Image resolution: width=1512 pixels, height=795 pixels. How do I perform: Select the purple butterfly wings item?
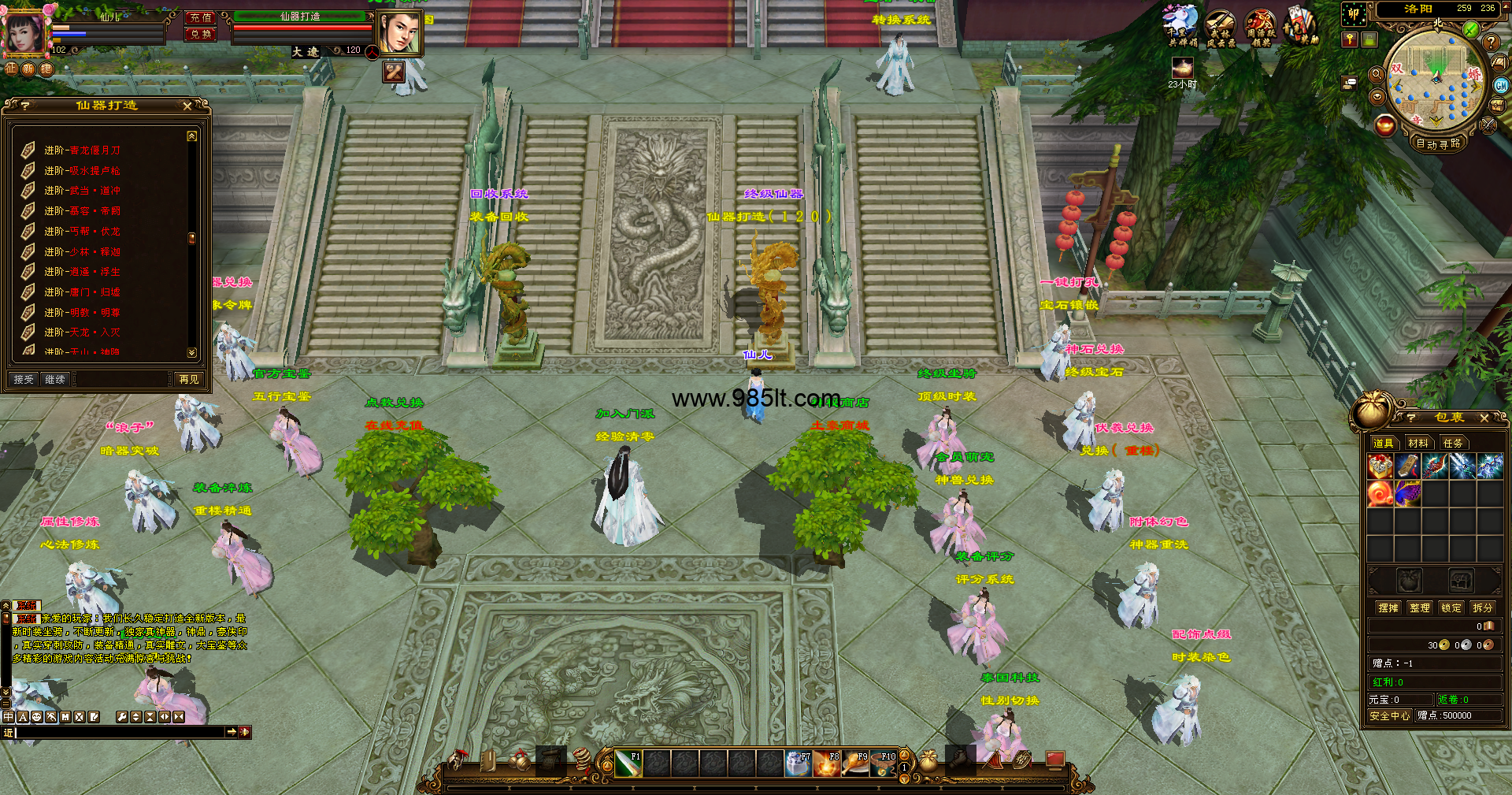1408,494
